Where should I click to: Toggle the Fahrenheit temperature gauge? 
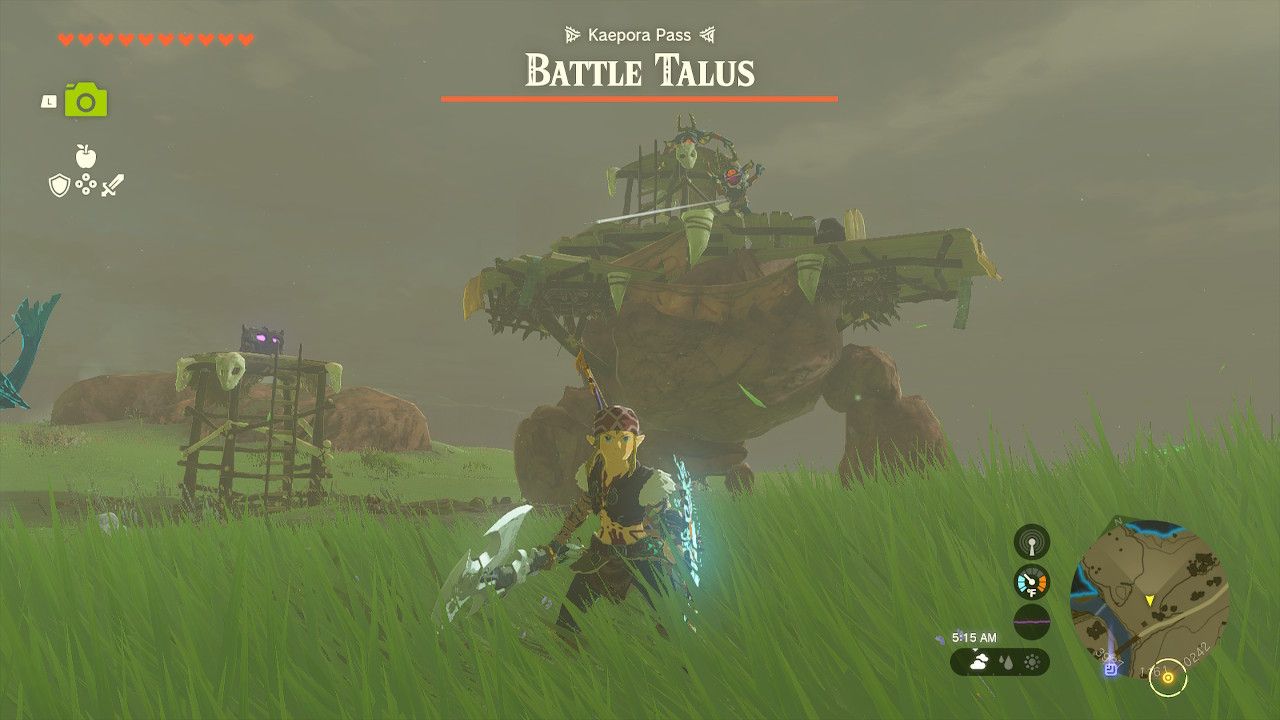click(1031, 582)
